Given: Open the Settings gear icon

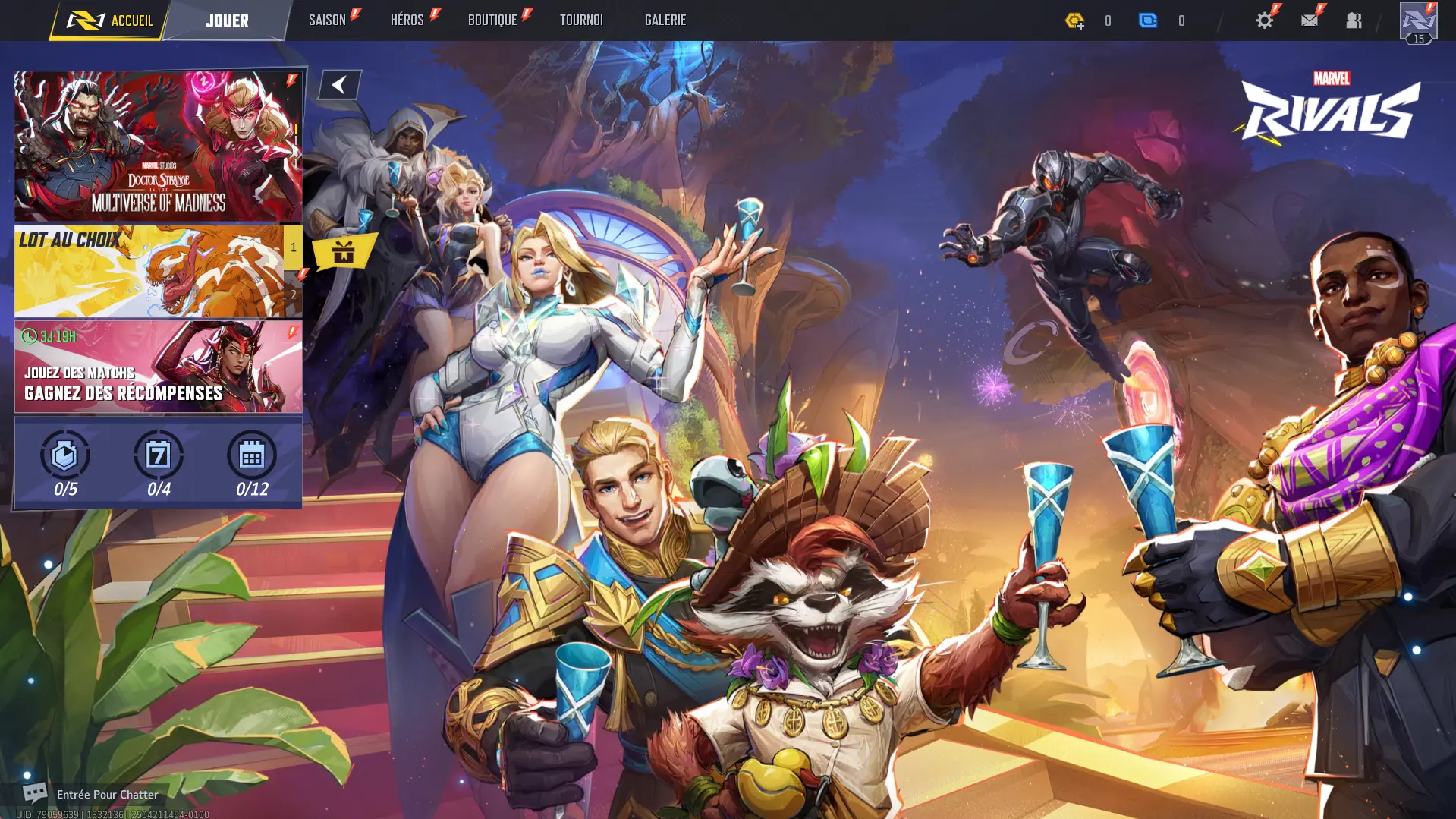Looking at the screenshot, I should [1264, 20].
